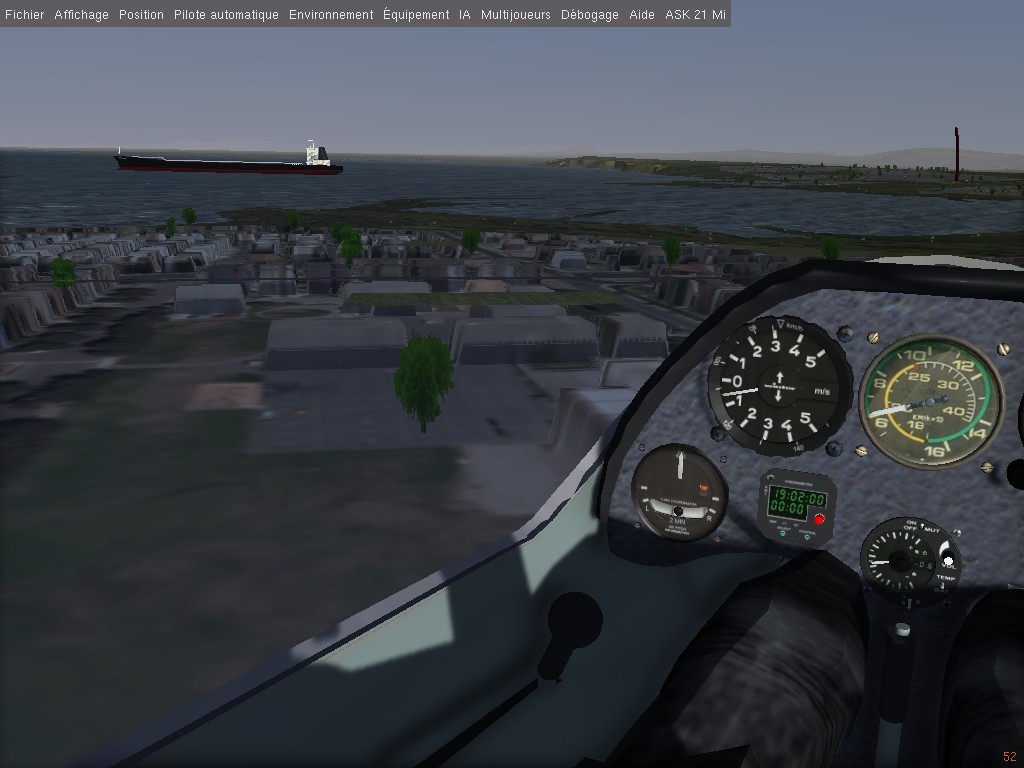Open the Équipement menu
Viewport: 1024px width, 768px height.
tap(416, 15)
